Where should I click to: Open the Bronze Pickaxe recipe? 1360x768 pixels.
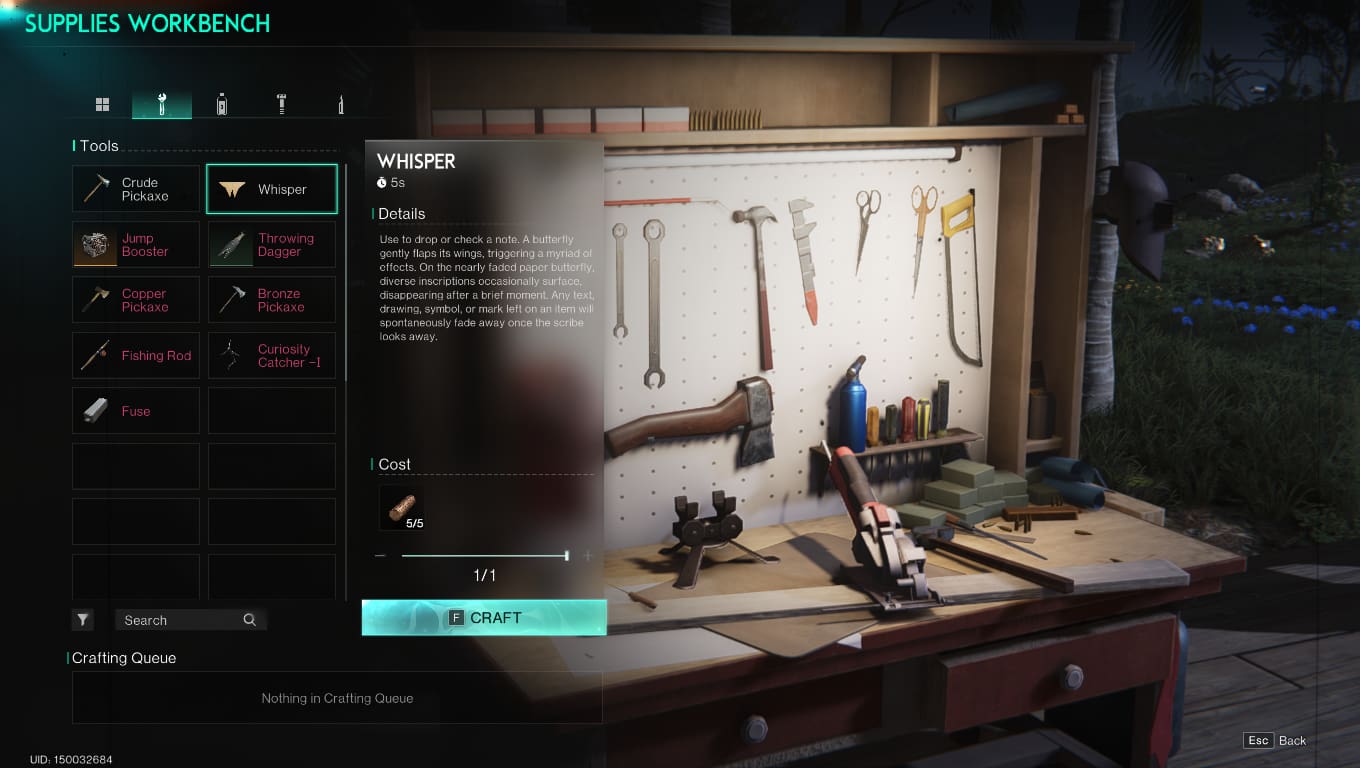click(x=272, y=300)
